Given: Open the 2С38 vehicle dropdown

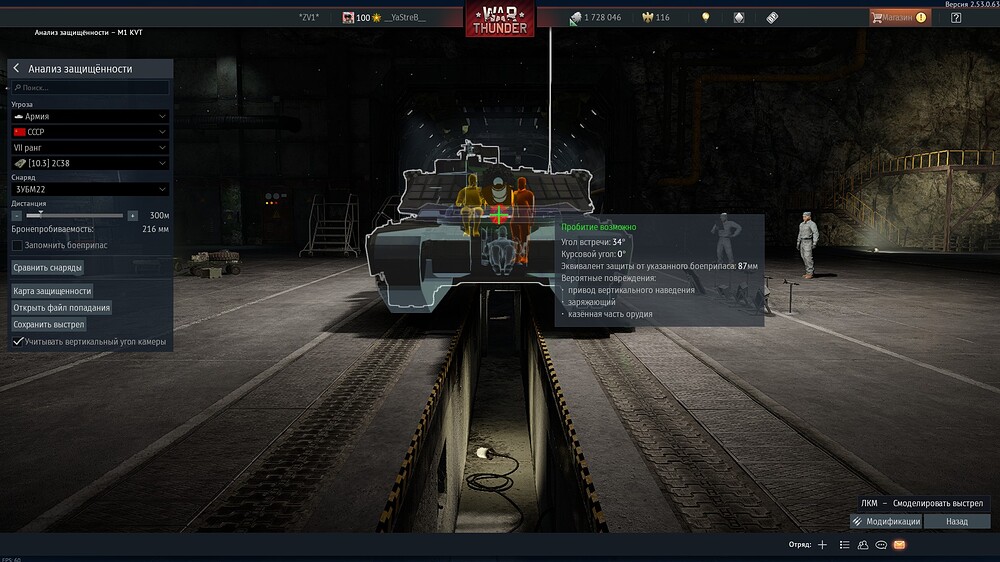Looking at the screenshot, I should click(x=90, y=163).
